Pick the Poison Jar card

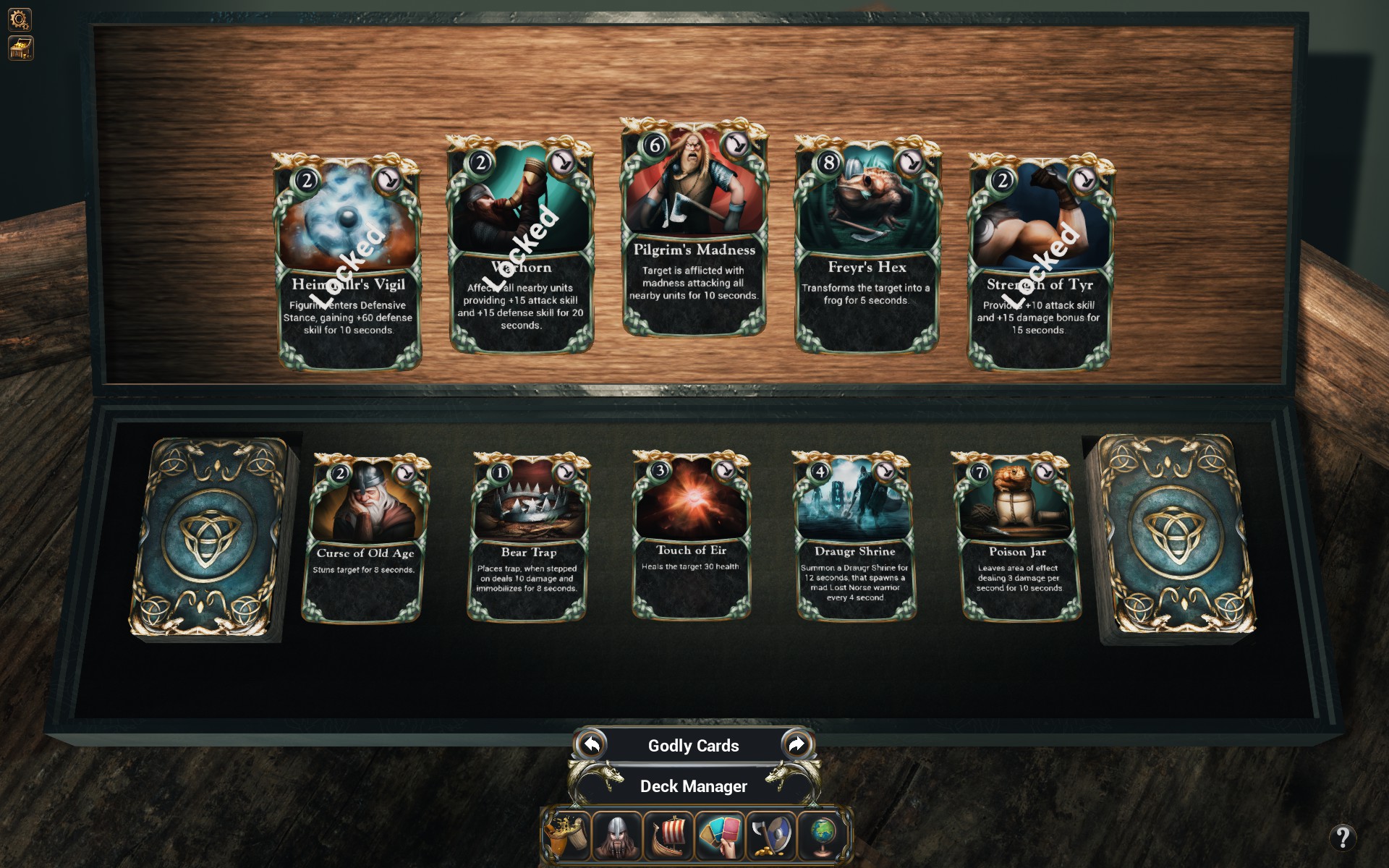tap(1017, 537)
